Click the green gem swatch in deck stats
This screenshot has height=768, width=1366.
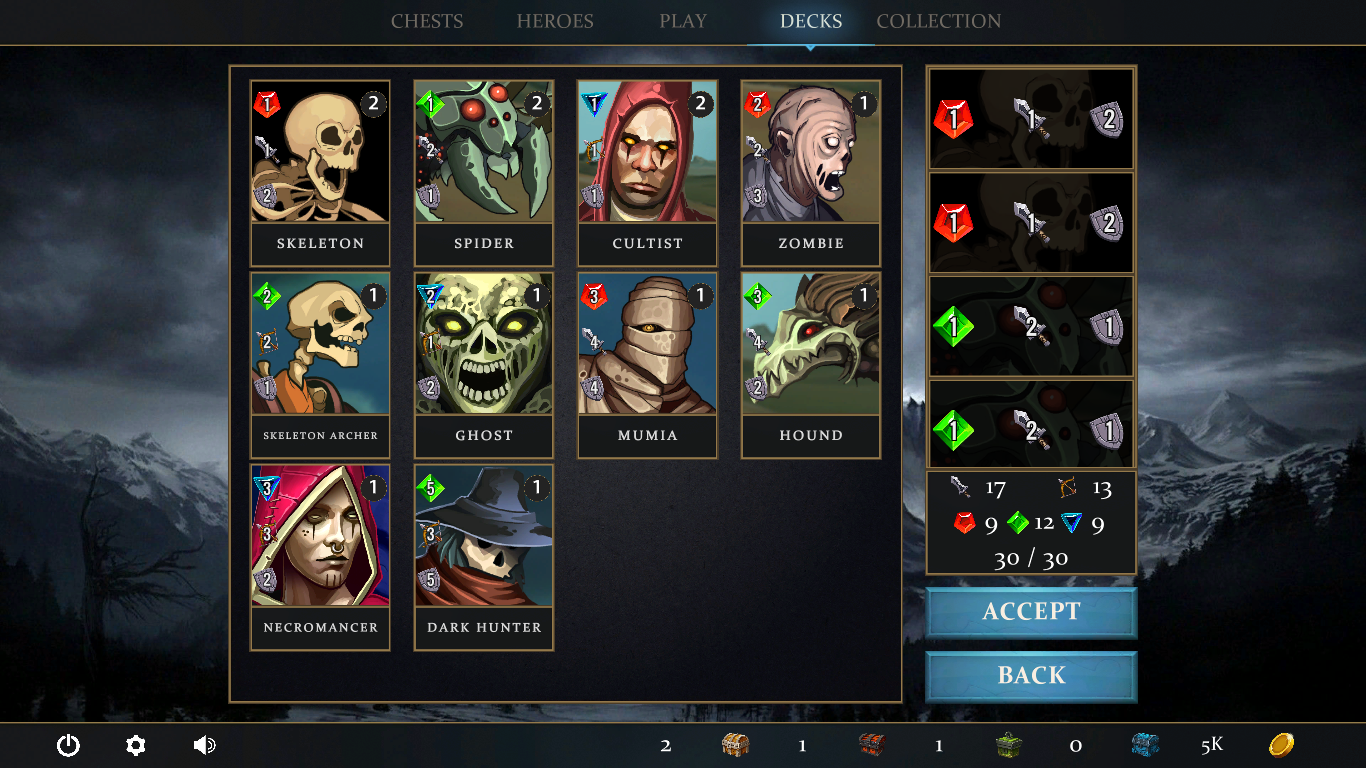tap(1019, 521)
